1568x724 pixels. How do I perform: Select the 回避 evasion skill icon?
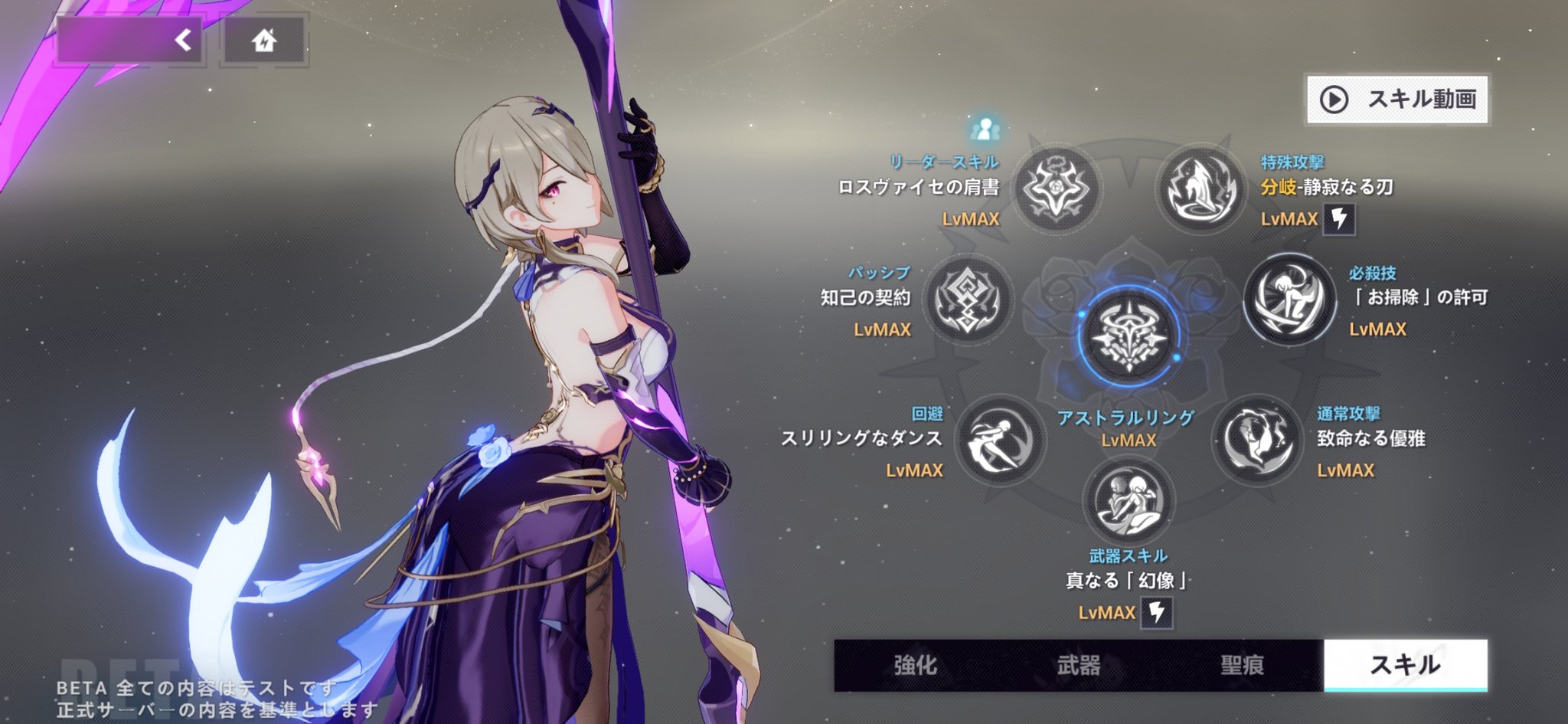999,441
